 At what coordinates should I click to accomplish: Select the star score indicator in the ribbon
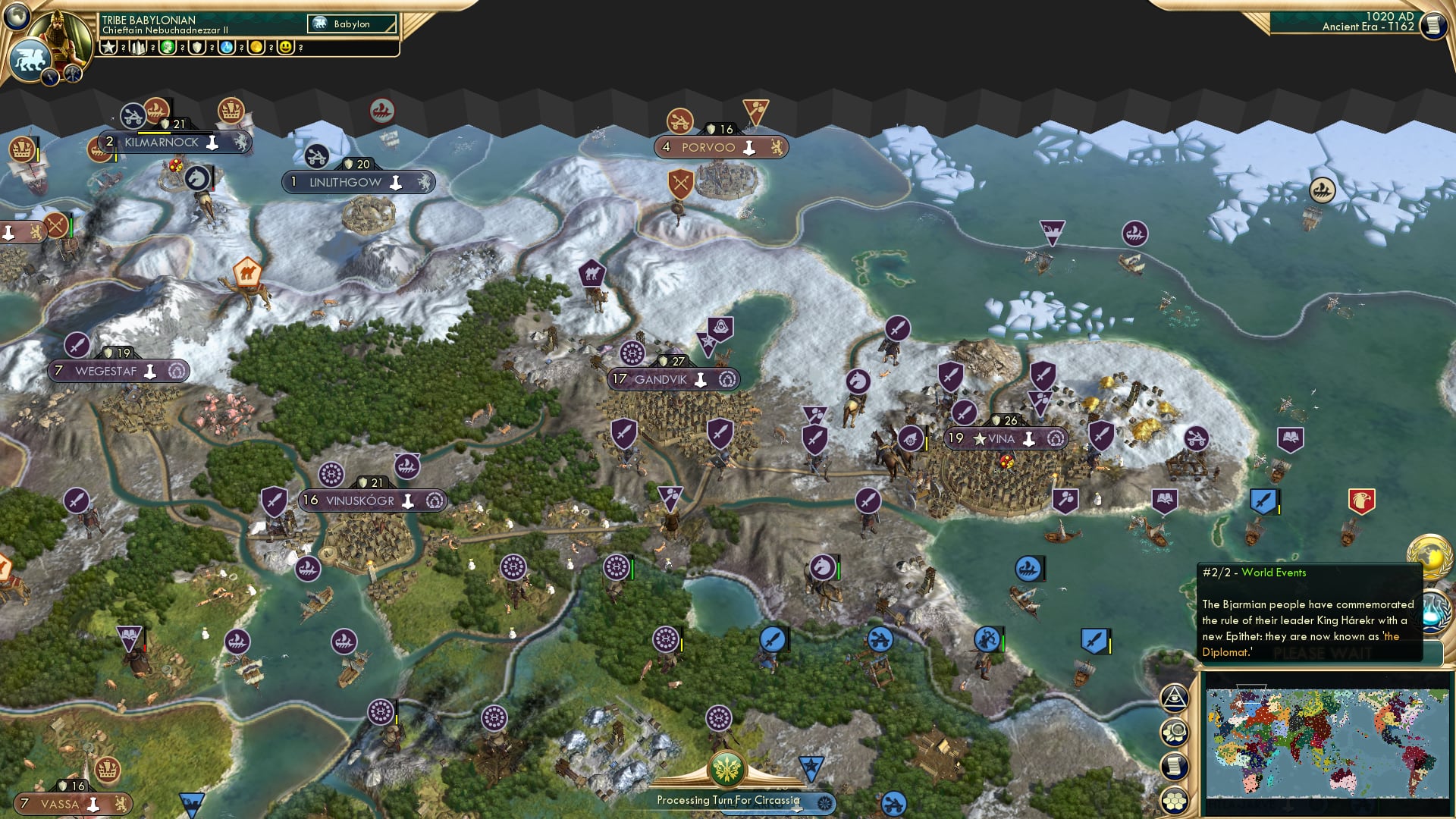pyautogui.click(x=108, y=46)
